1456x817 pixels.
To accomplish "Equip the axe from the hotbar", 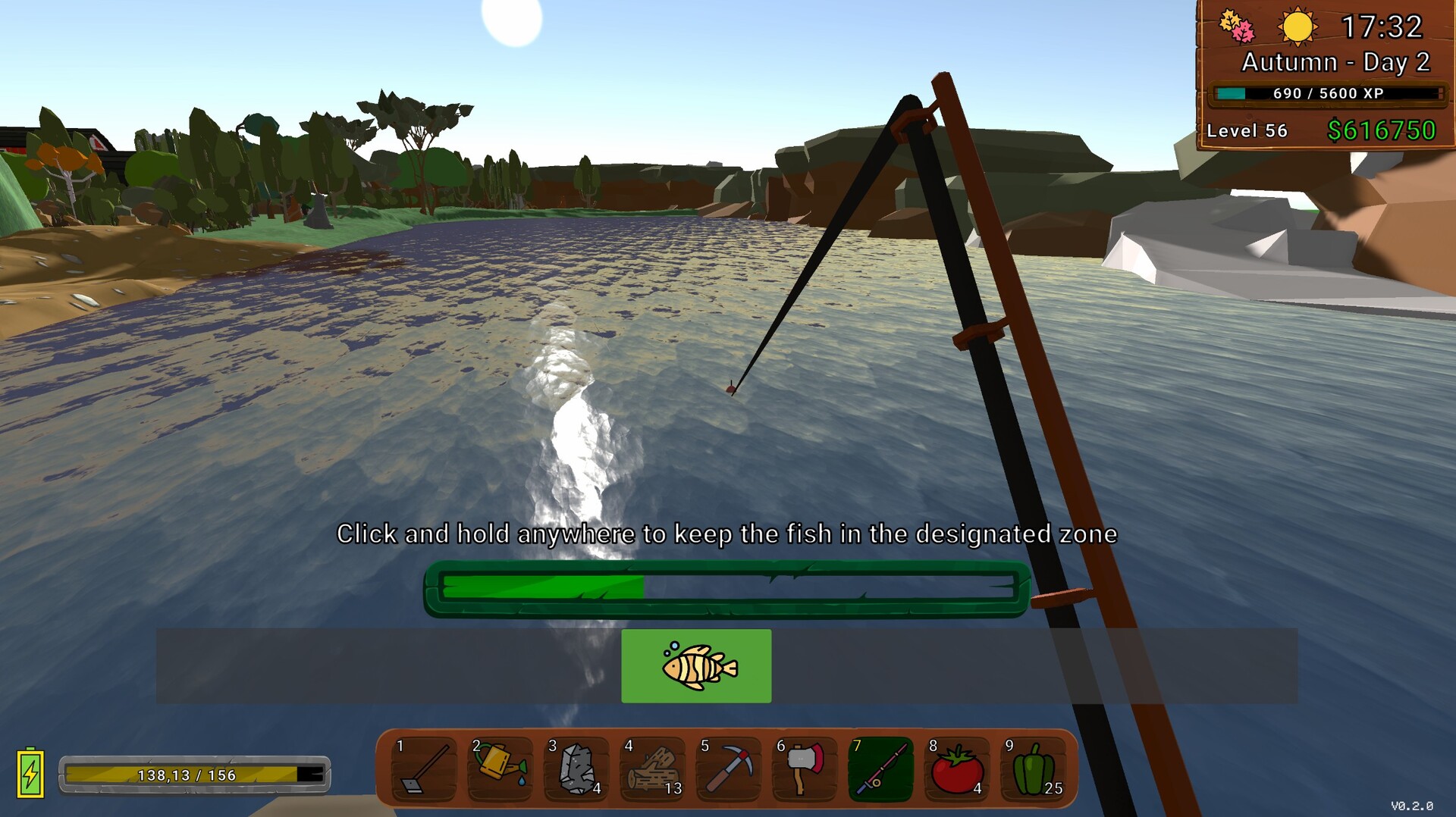I will [x=804, y=769].
